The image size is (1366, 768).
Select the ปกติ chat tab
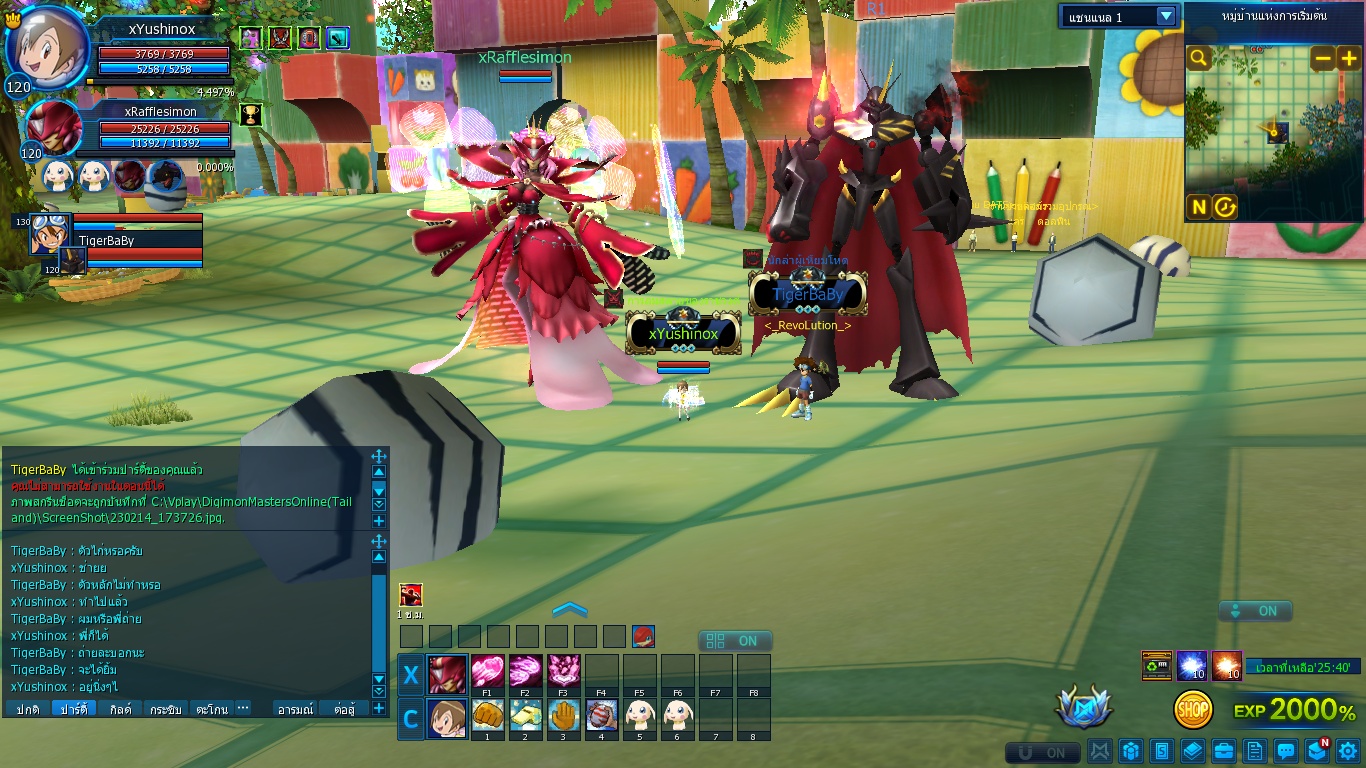27,709
